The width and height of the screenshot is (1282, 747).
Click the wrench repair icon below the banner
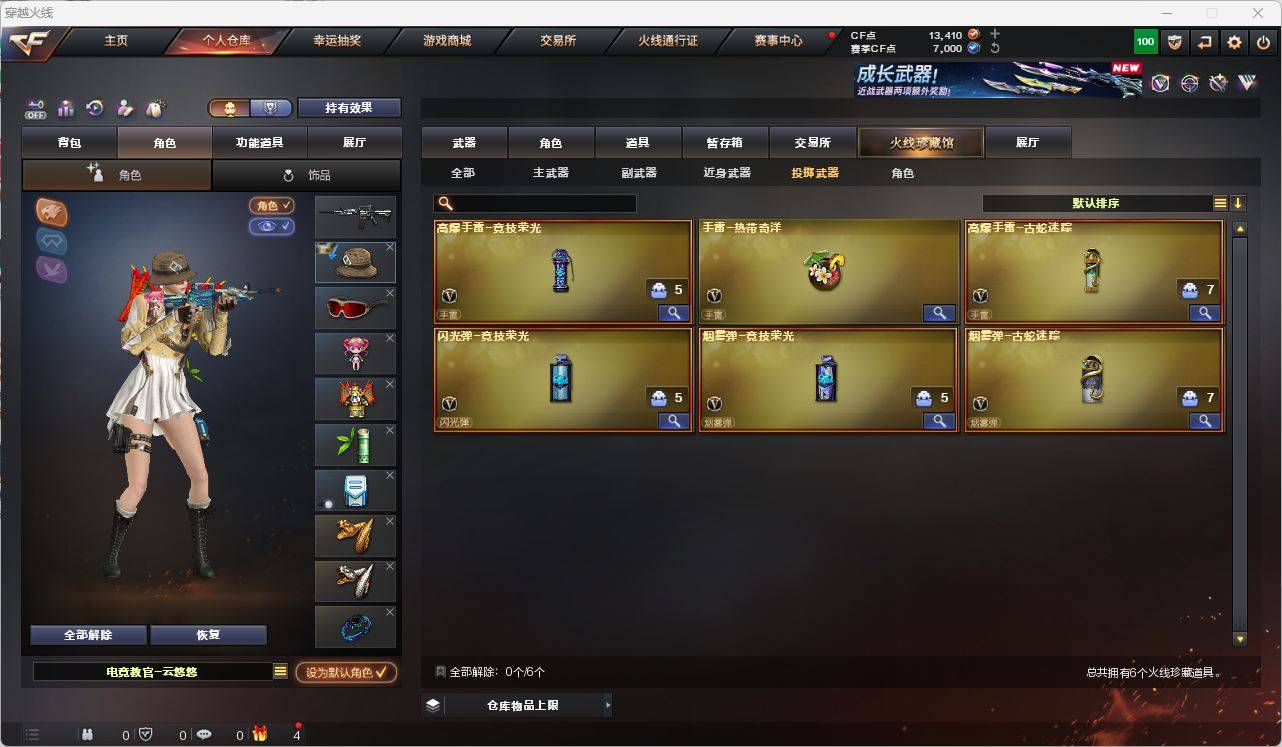tap(1218, 85)
